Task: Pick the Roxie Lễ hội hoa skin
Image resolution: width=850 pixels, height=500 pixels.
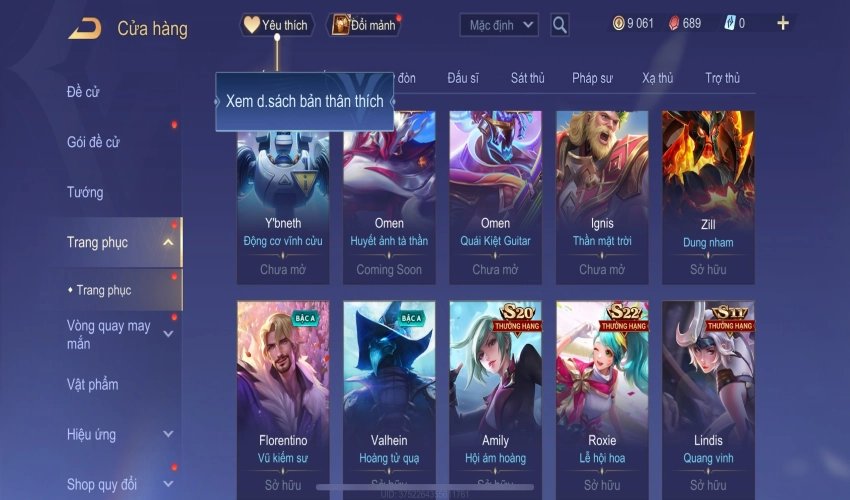Action: (602, 397)
